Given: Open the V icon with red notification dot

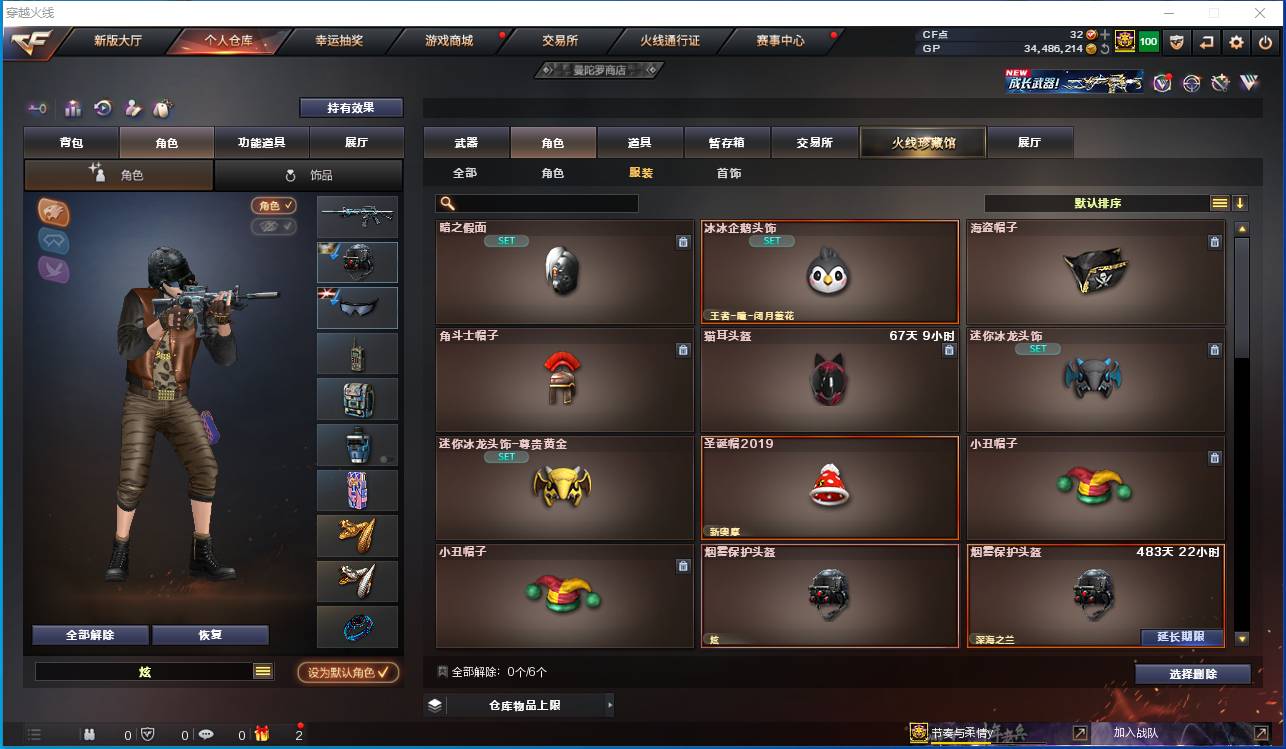Looking at the screenshot, I should tap(1161, 84).
